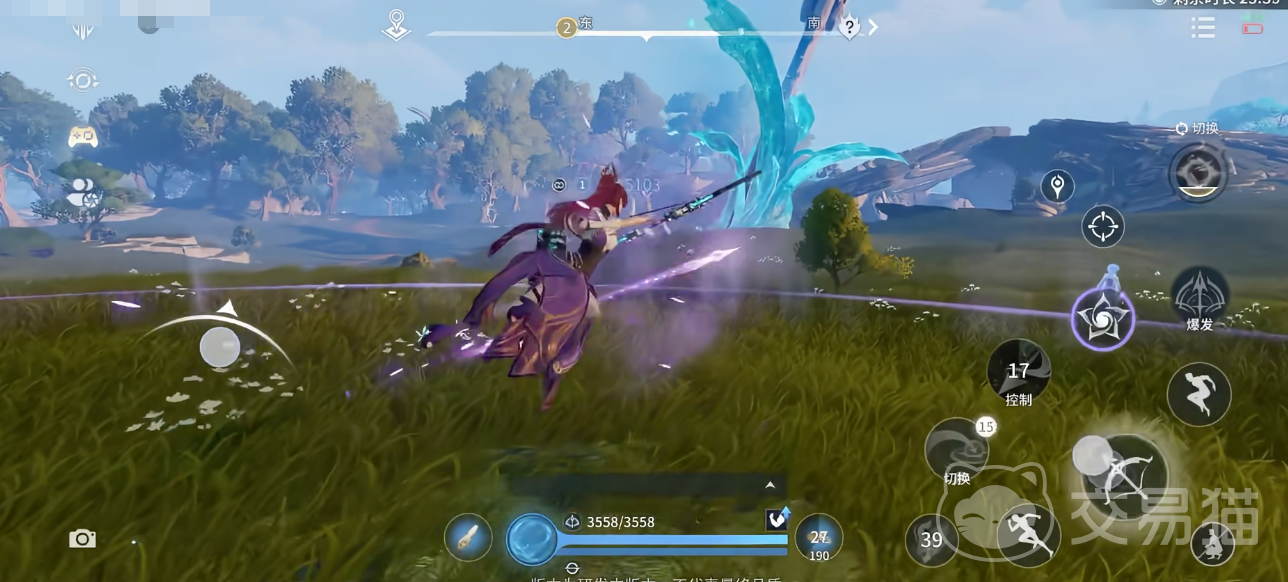Use the 控制 control skill
This screenshot has height=582, width=1288.
(1019, 374)
